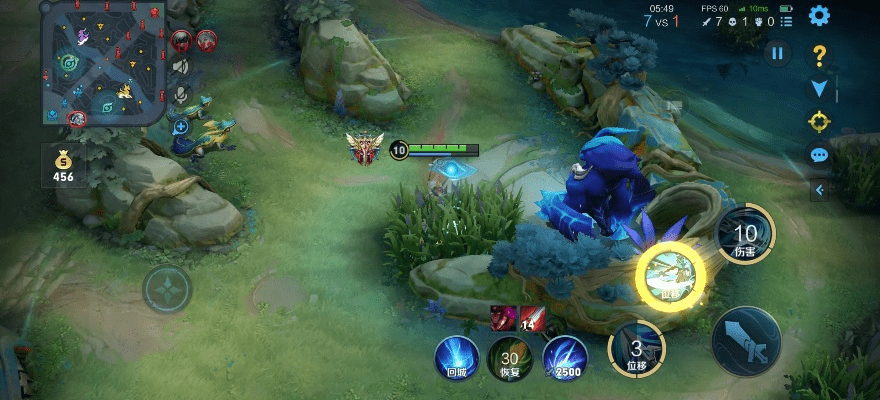Use the red blade item with 14
Image resolution: width=880 pixels, height=400 pixels.
[532, 319]
